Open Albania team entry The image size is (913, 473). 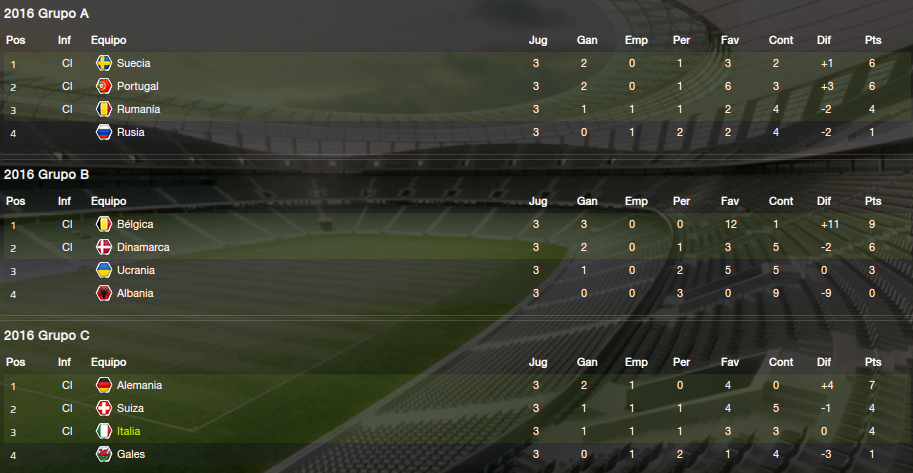point(135,293)
